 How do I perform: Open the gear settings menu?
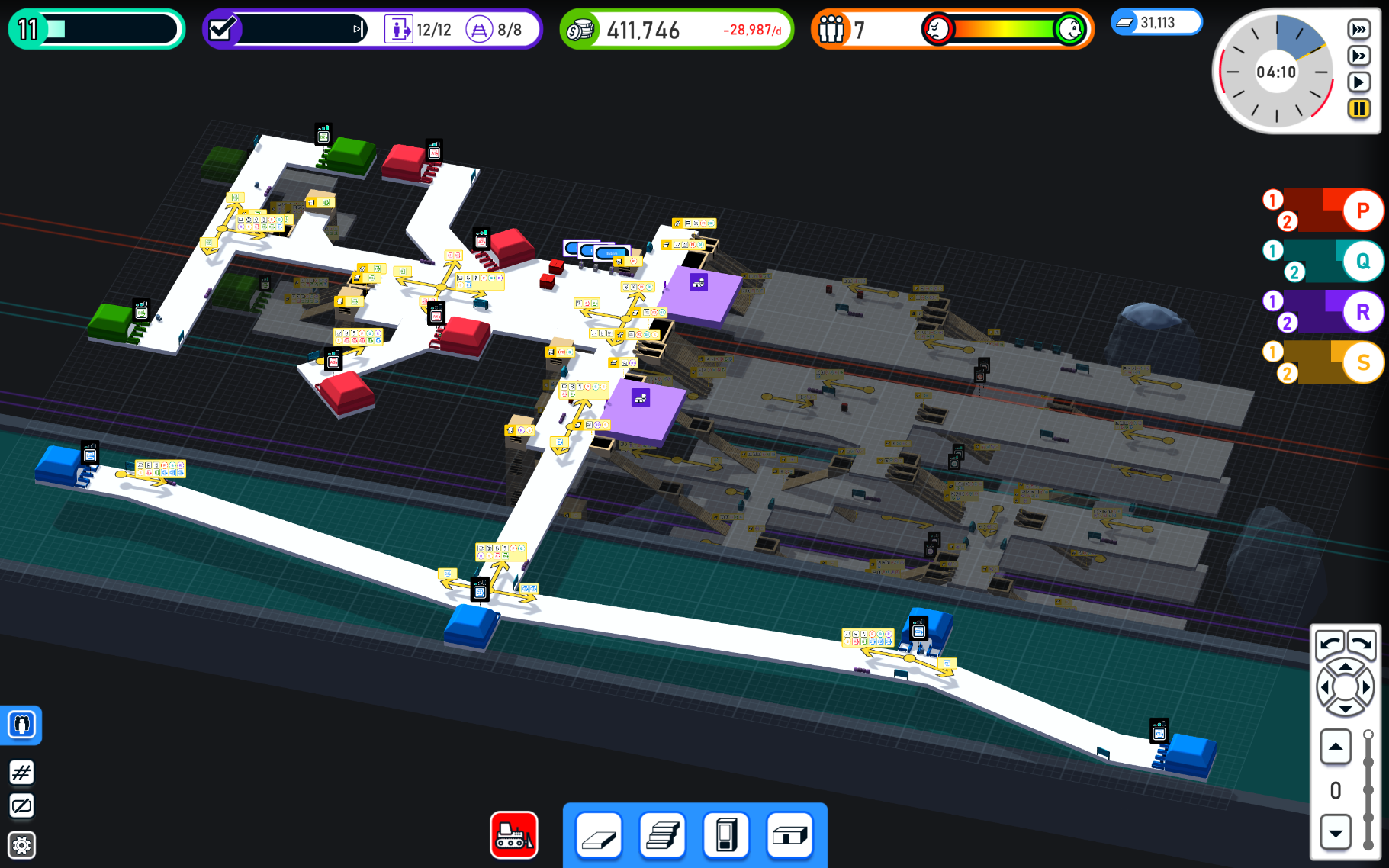(22, 845)
